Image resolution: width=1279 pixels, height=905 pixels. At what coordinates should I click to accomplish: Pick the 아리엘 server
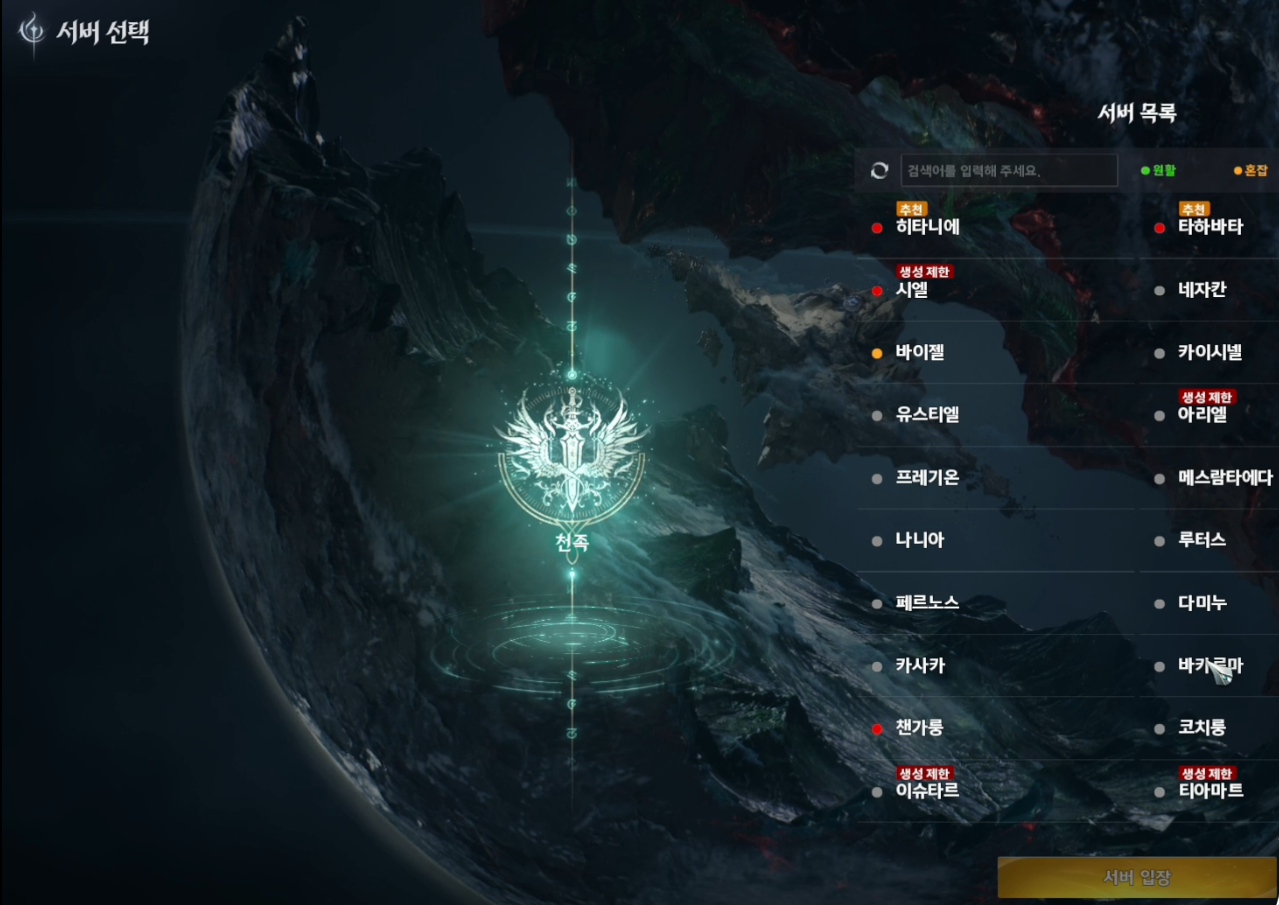coord(1202,415)
